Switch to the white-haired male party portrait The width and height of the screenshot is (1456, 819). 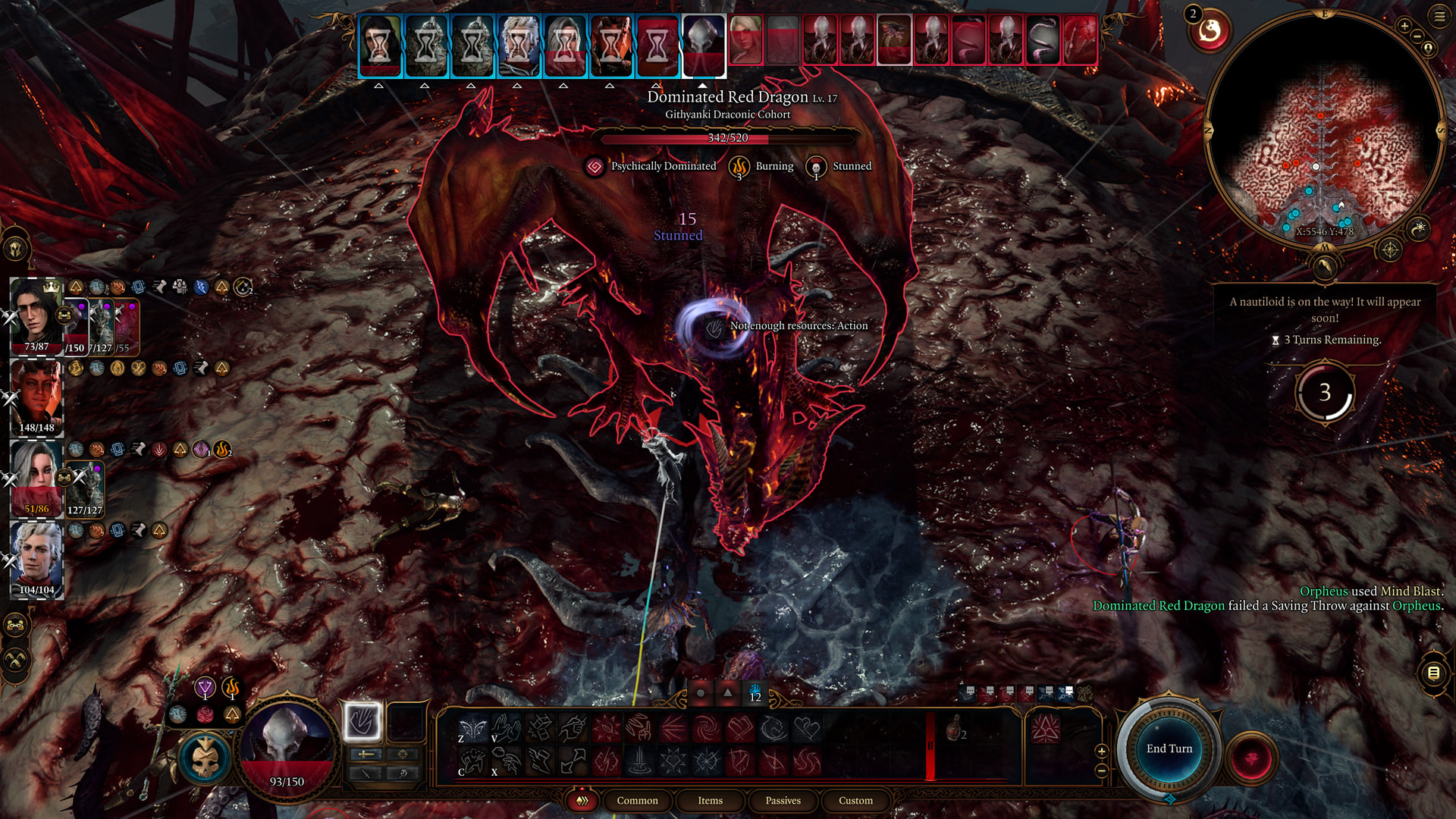[36, 558]
